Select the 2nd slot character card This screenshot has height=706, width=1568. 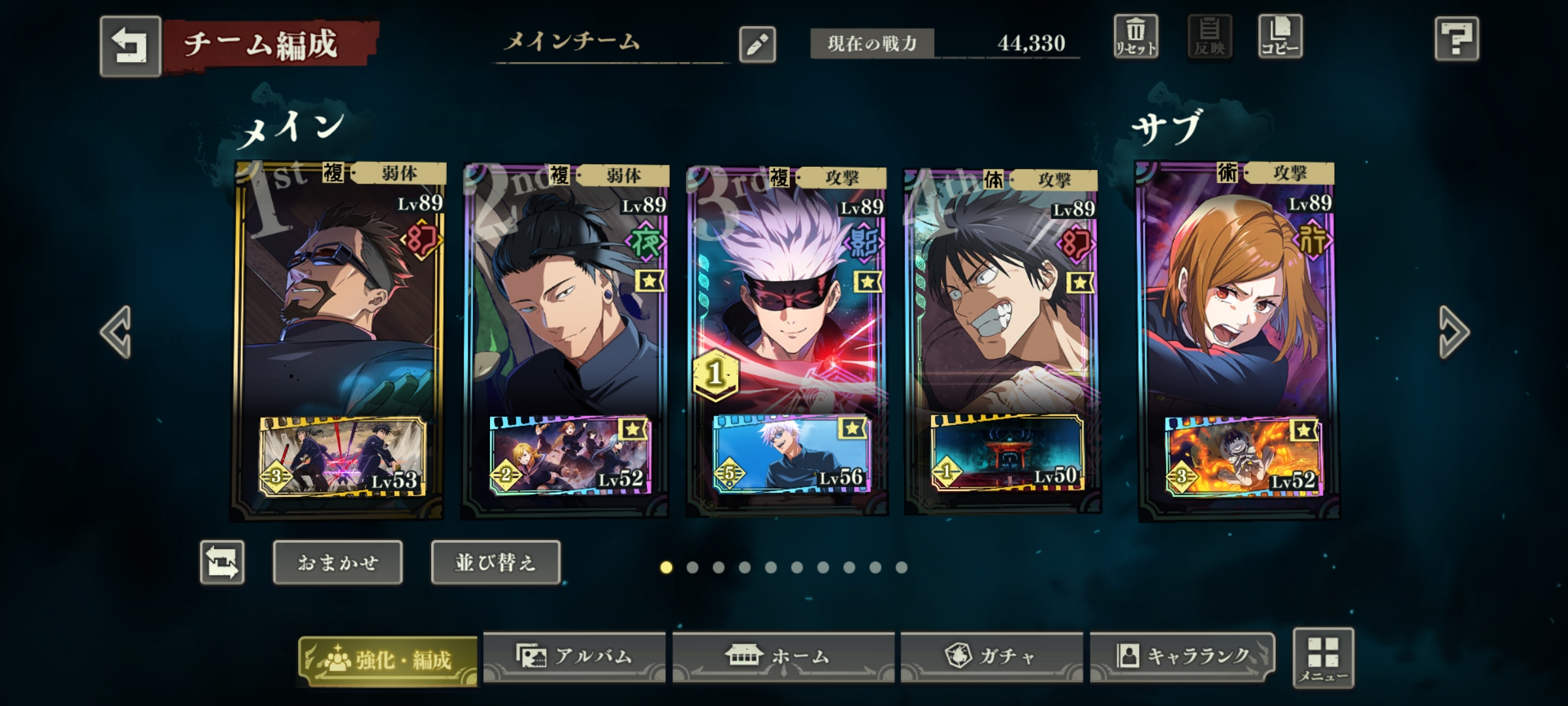click(566, 294)
